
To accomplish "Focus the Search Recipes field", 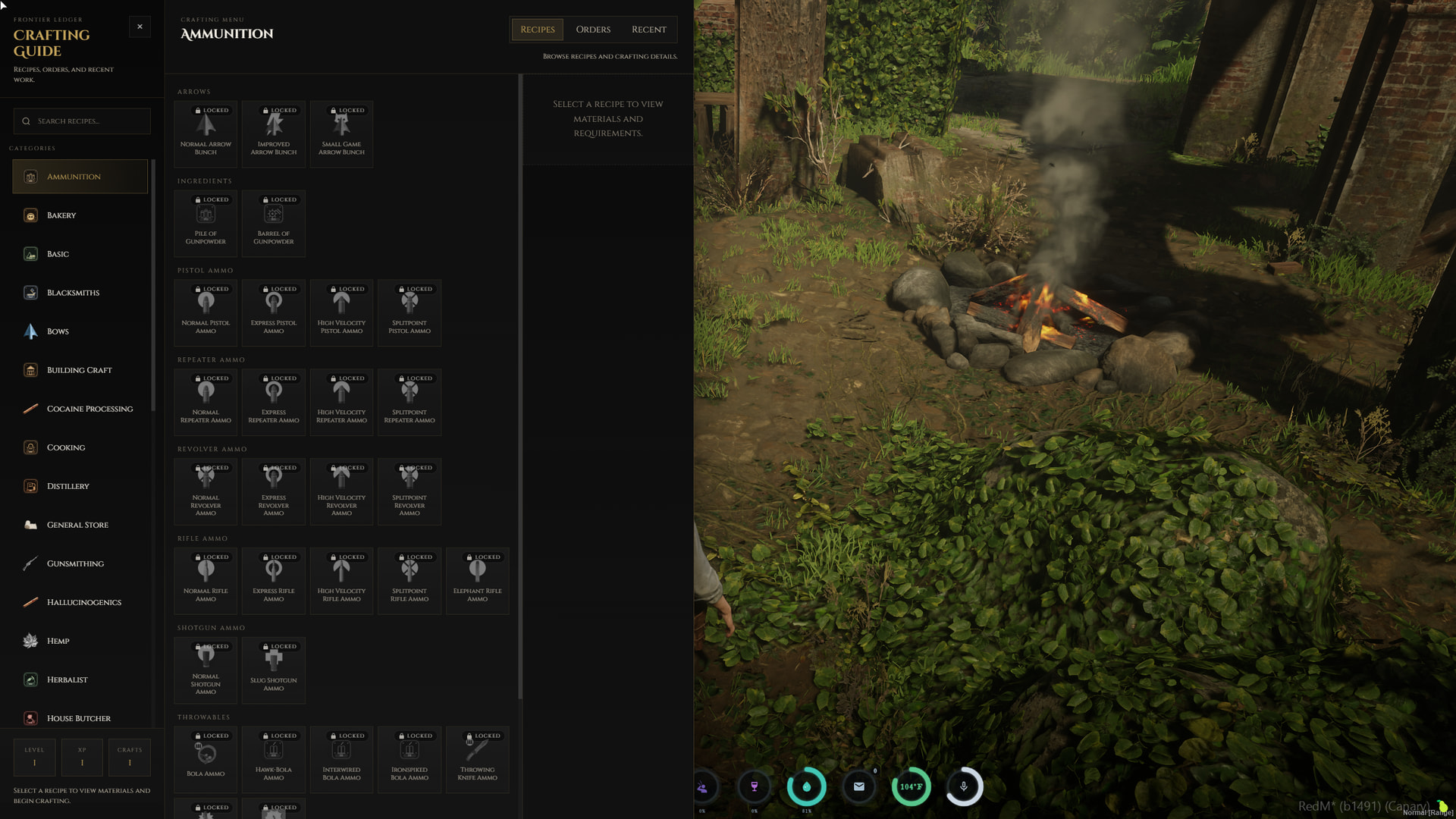I will pyautogui.click(x=82, y=121).
